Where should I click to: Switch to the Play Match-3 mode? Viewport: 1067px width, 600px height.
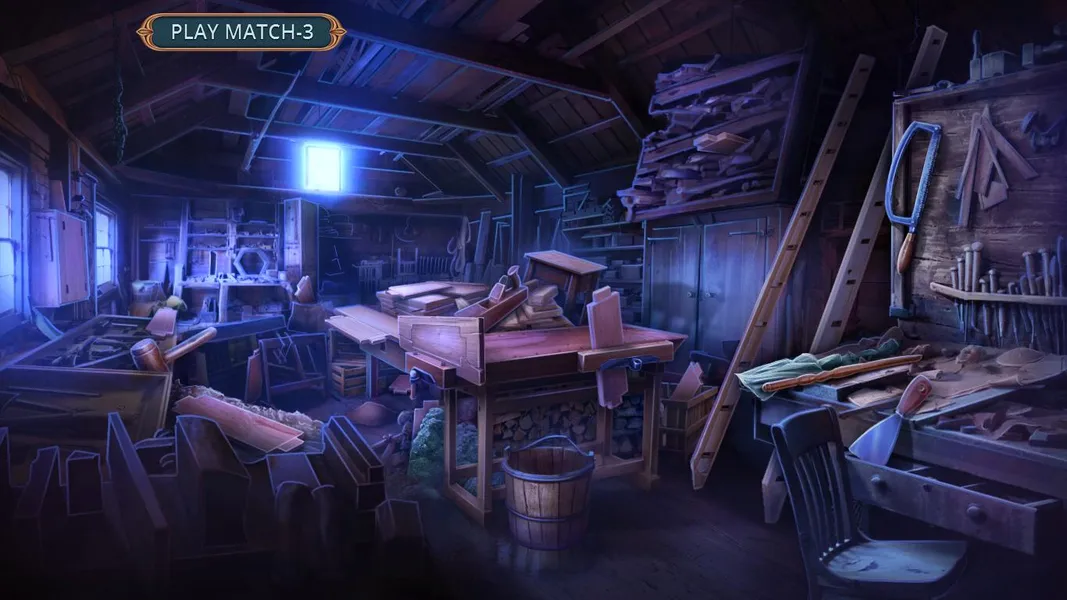(x=242, y=32)
